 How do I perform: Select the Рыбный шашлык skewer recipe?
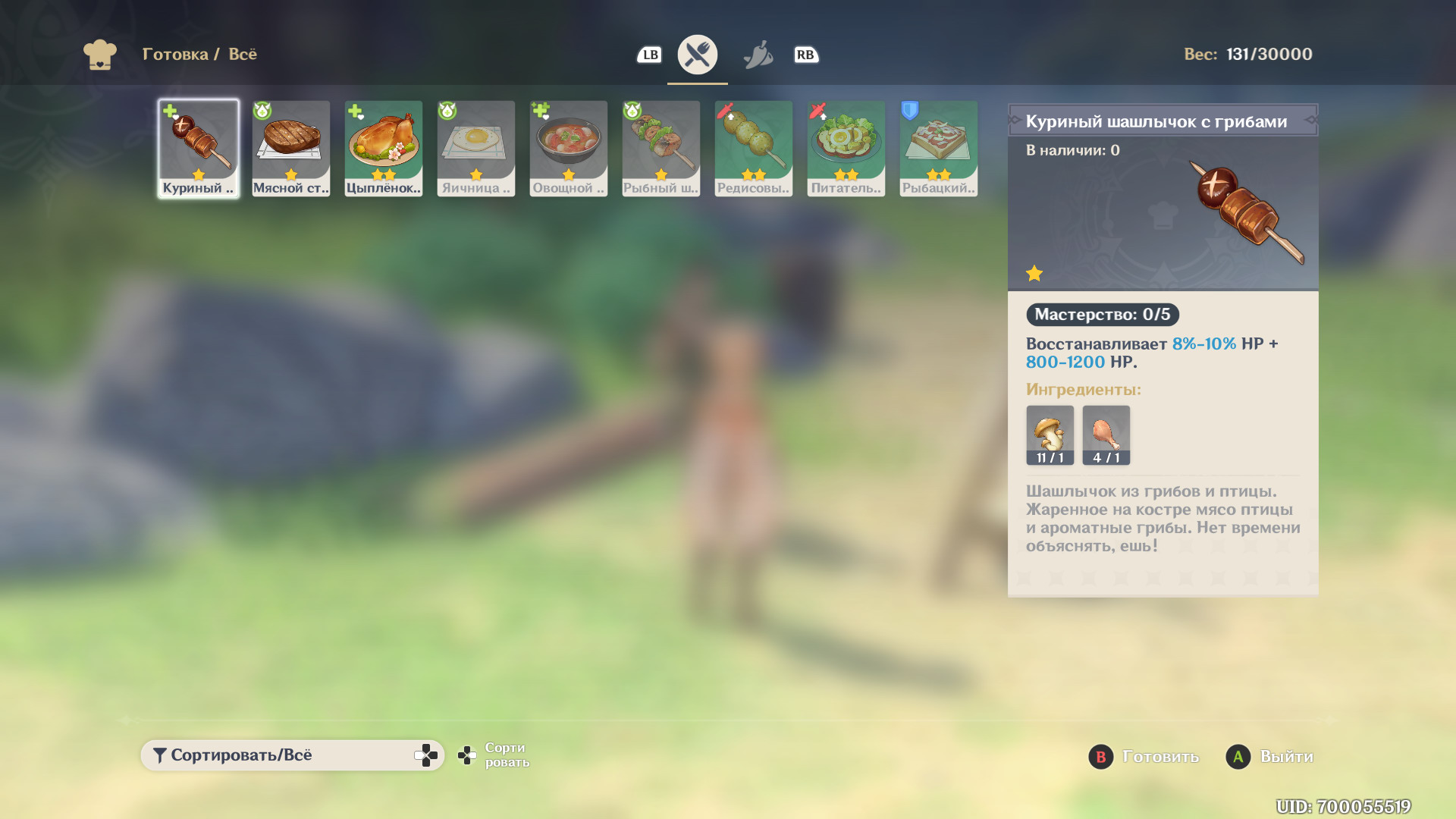tap(661, 149)
